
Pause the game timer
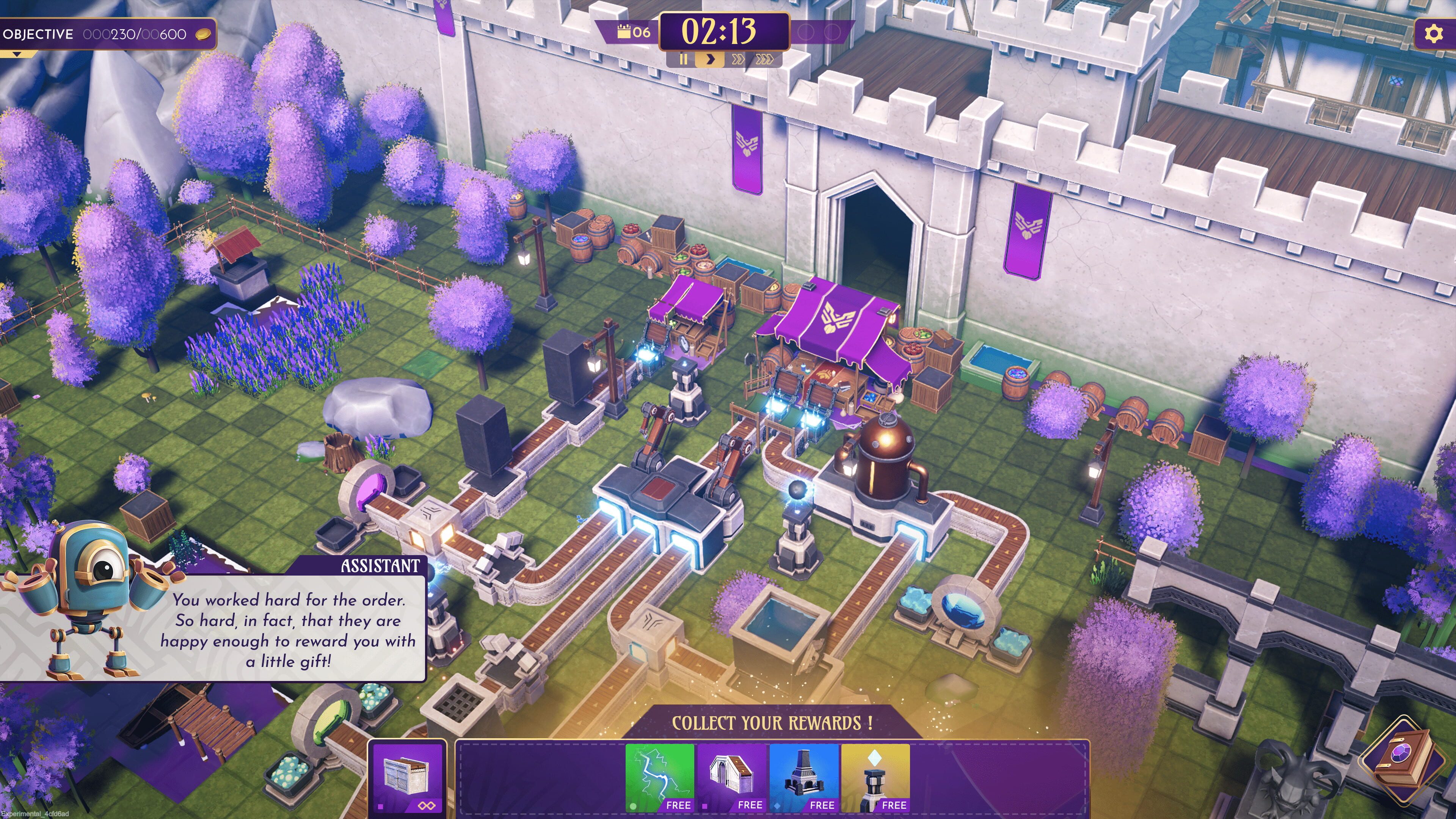pyautogui.click(x=683, y=60)
